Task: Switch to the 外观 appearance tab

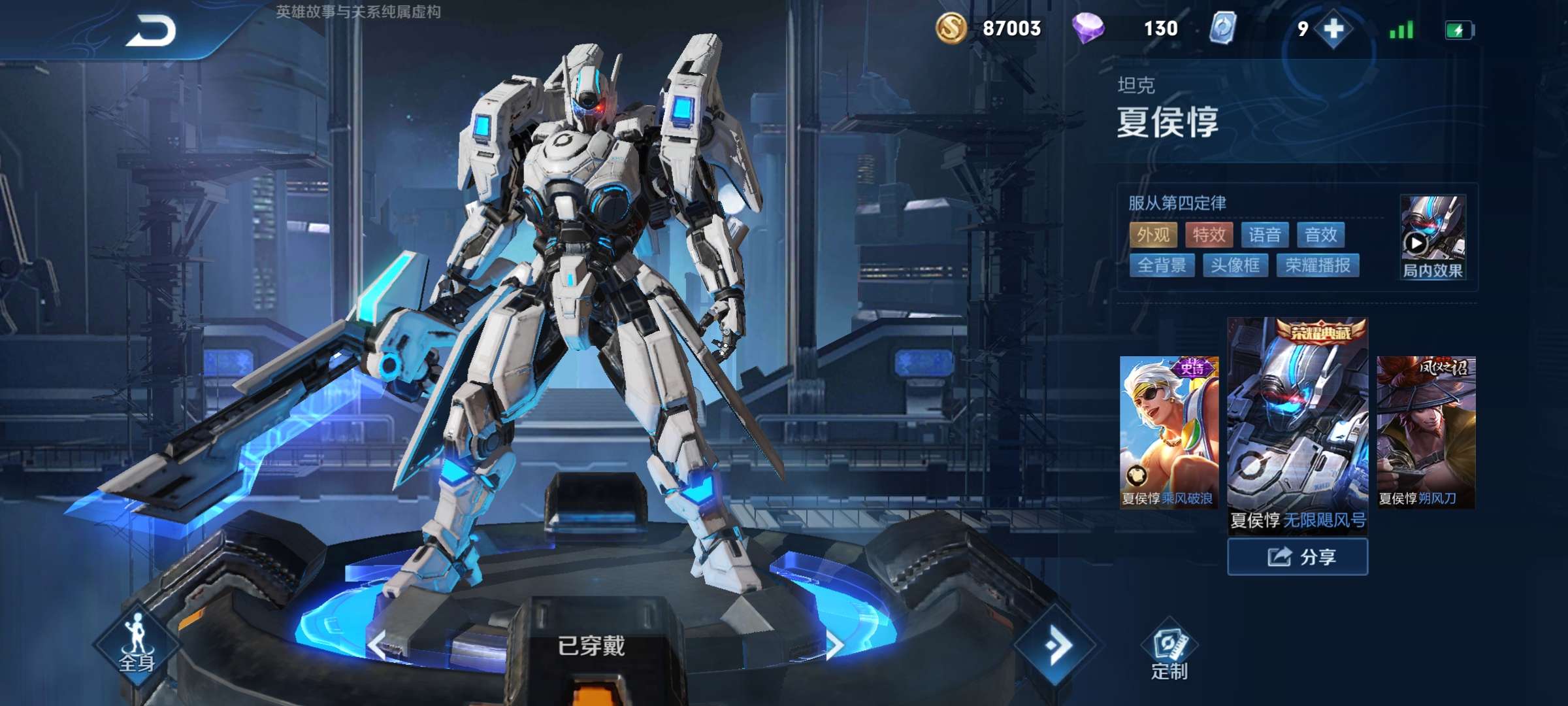Action: coord(1154,235)
